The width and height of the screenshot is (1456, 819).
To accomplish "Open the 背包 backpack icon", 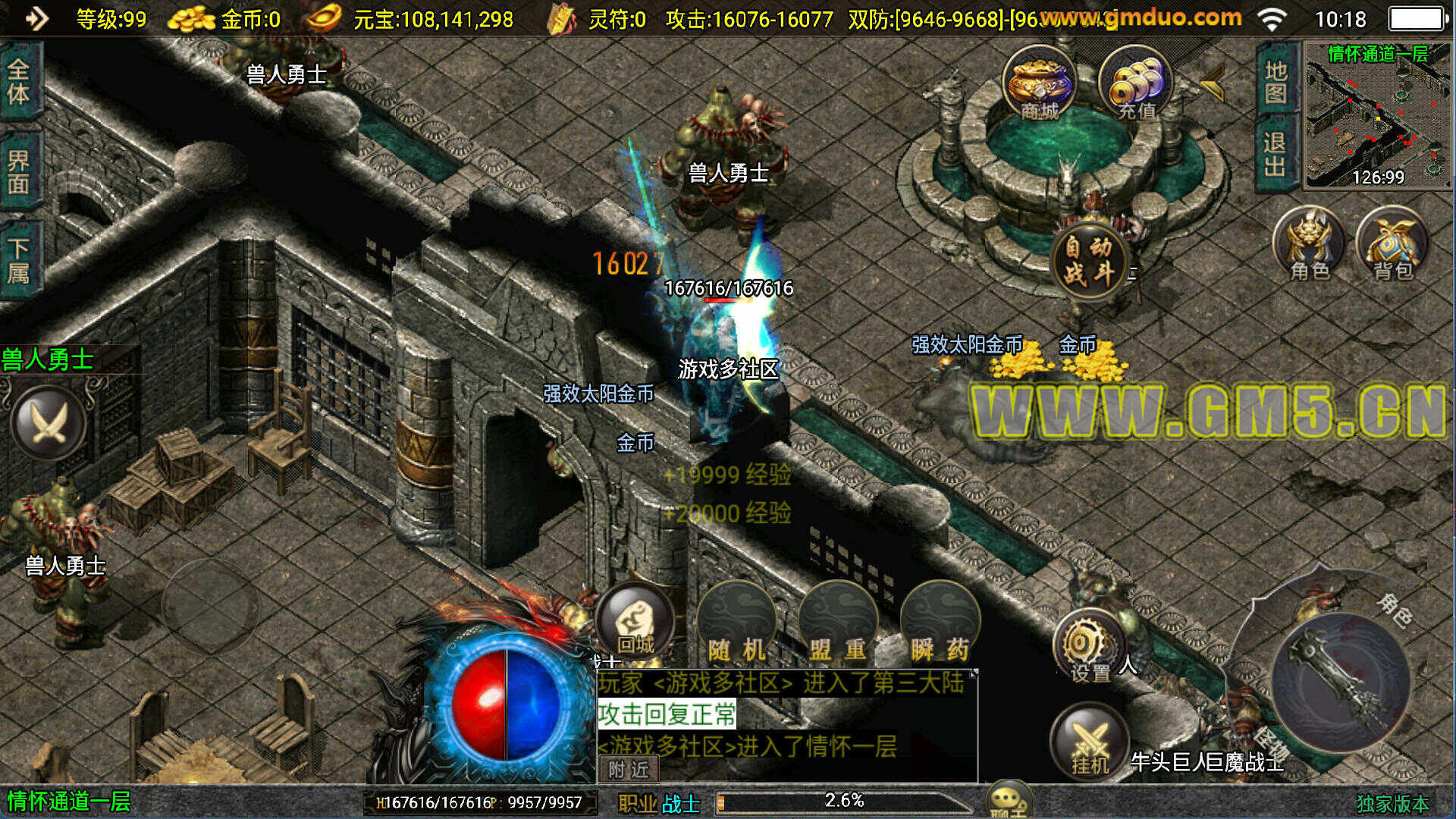I will click(x=1392, y=244).
